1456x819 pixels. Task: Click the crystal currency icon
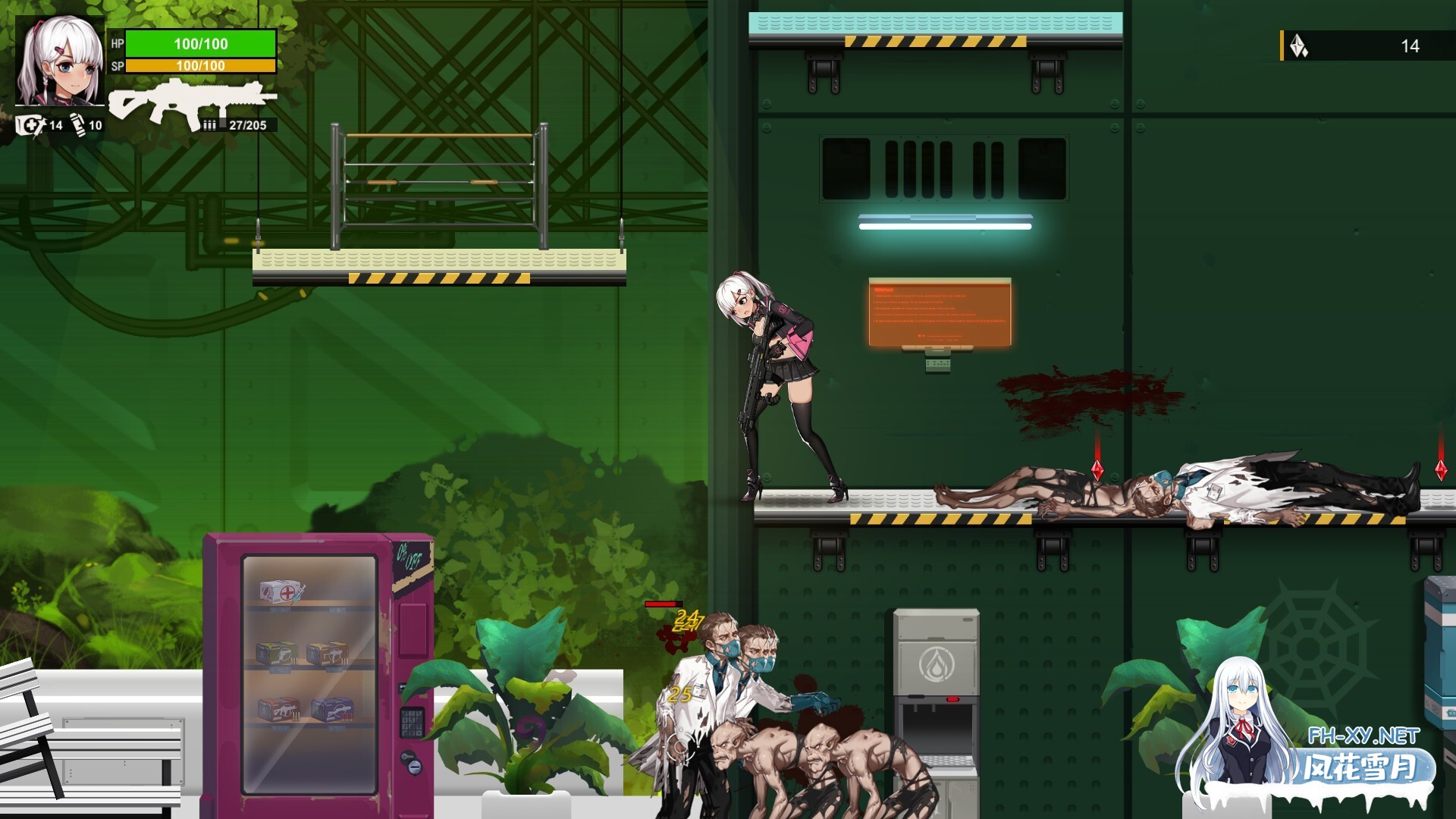coord(1299,46)
